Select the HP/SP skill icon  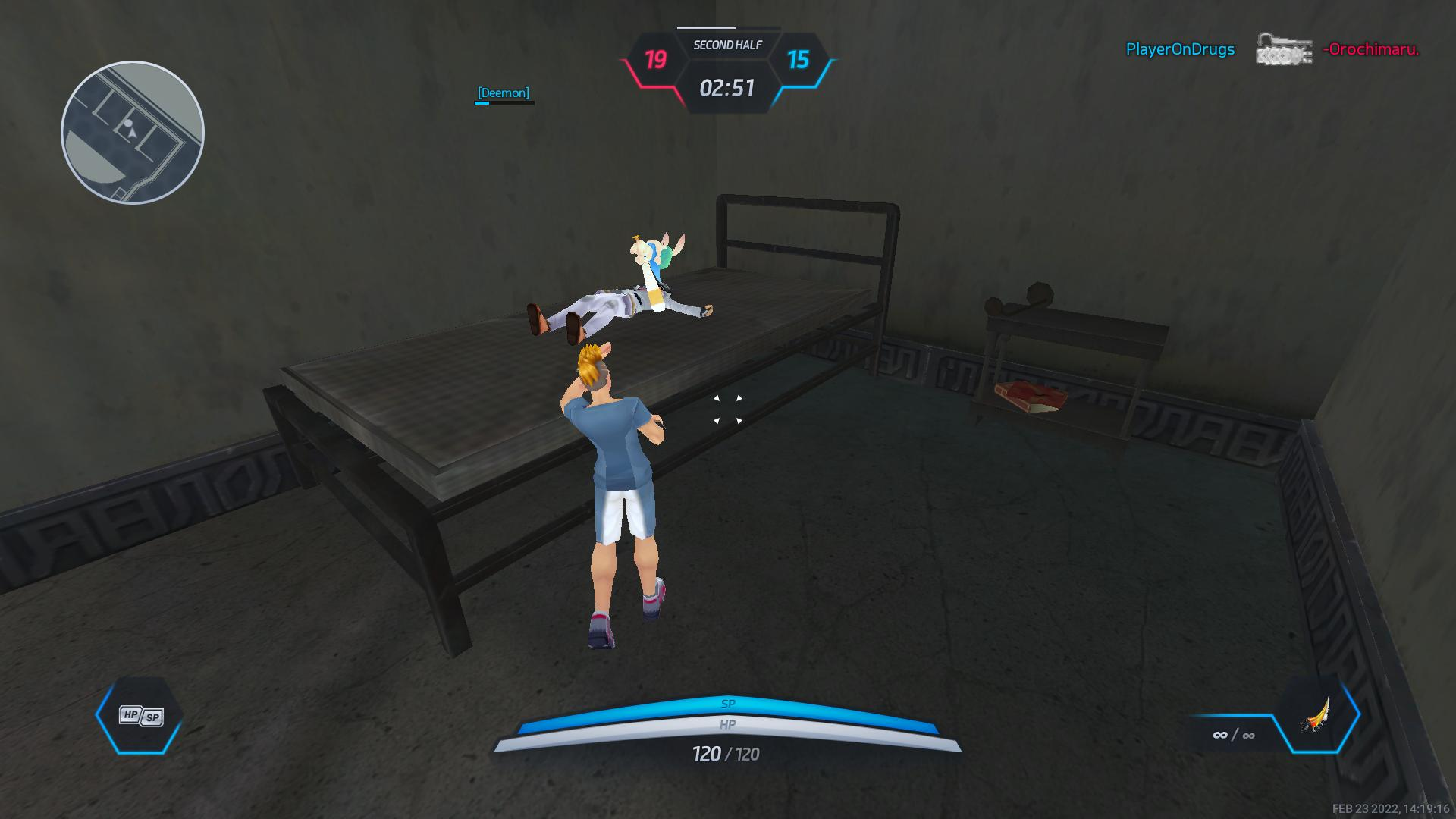click(141, 716)
